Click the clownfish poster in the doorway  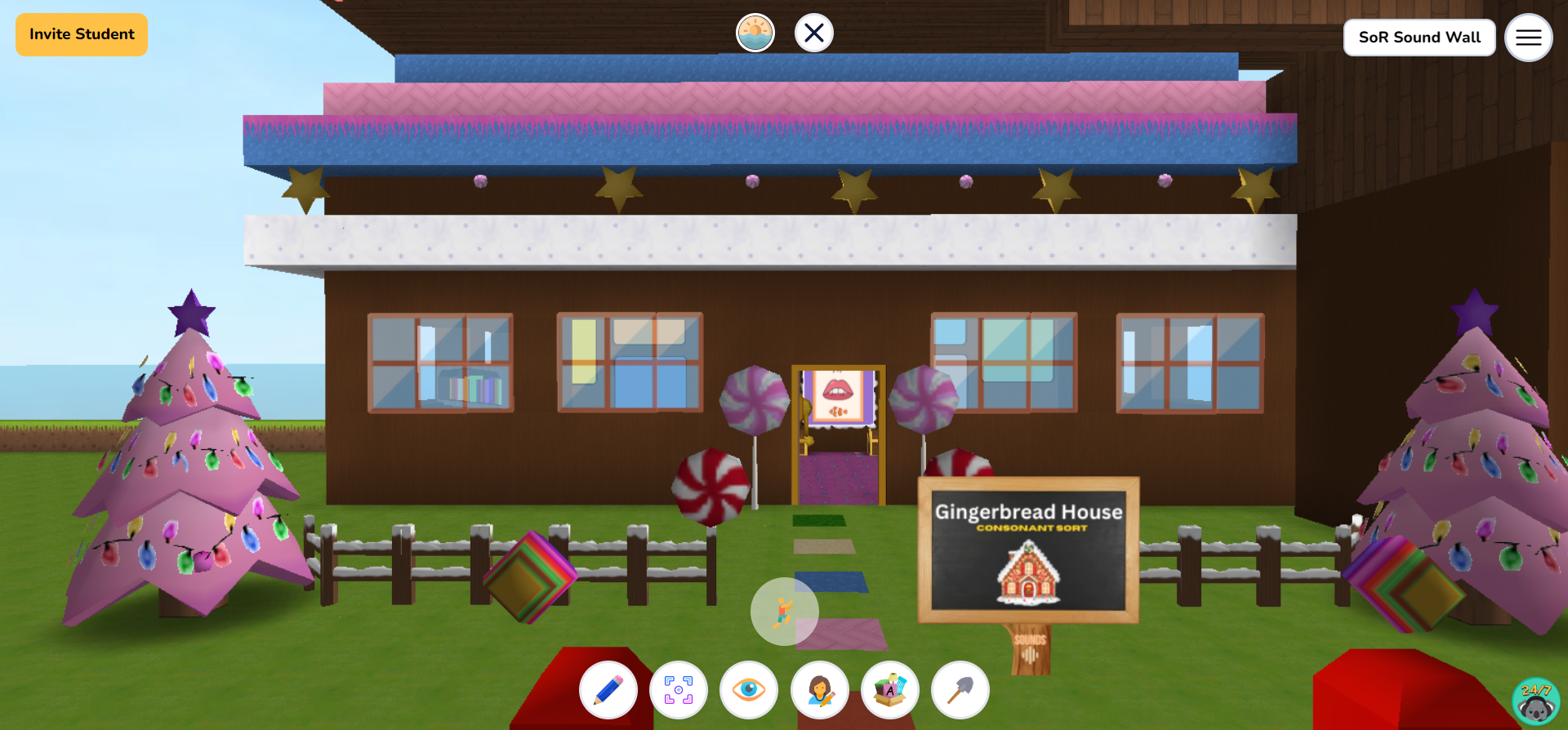837,400
